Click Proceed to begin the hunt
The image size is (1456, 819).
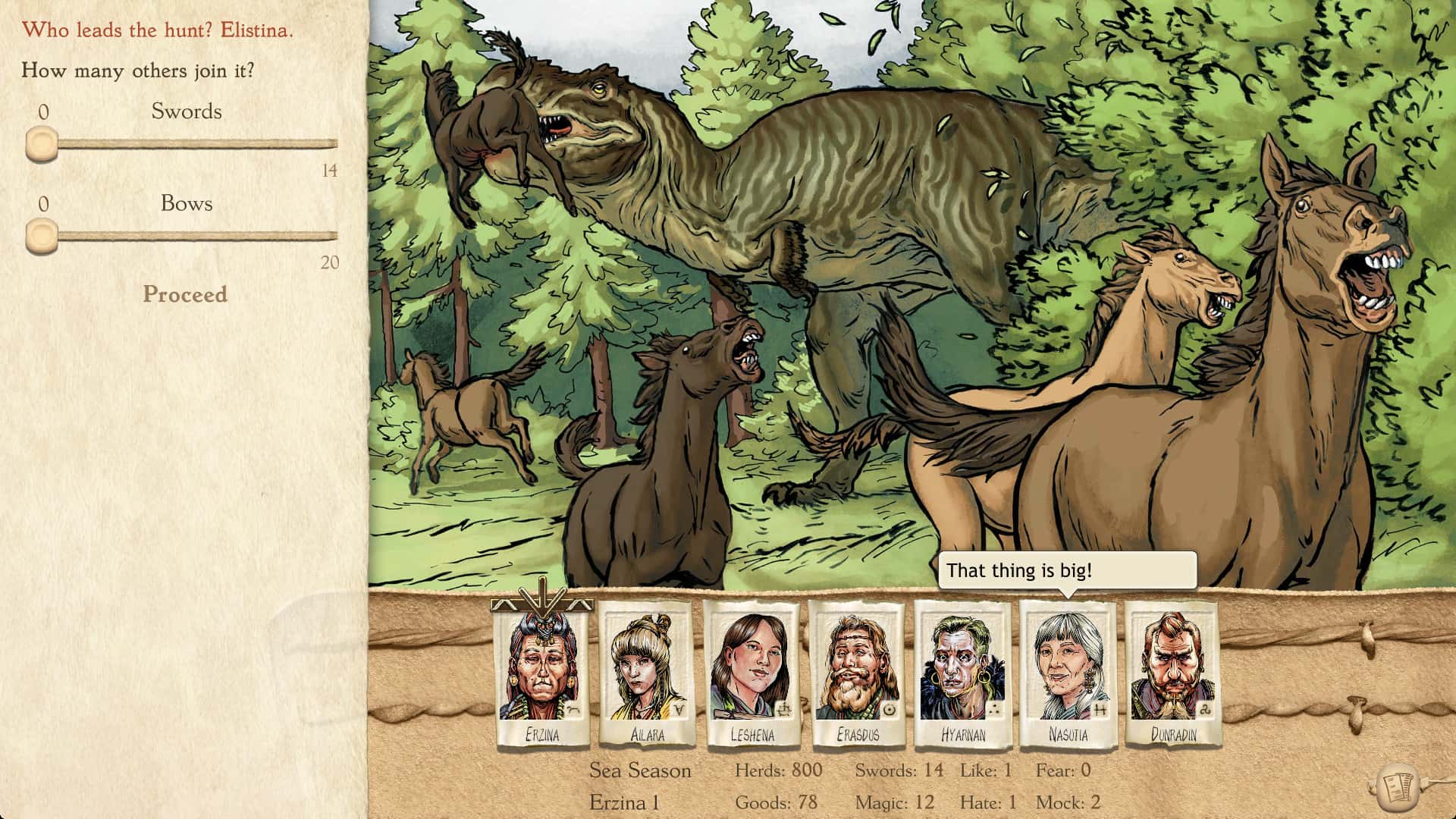[x=184, y=295]
